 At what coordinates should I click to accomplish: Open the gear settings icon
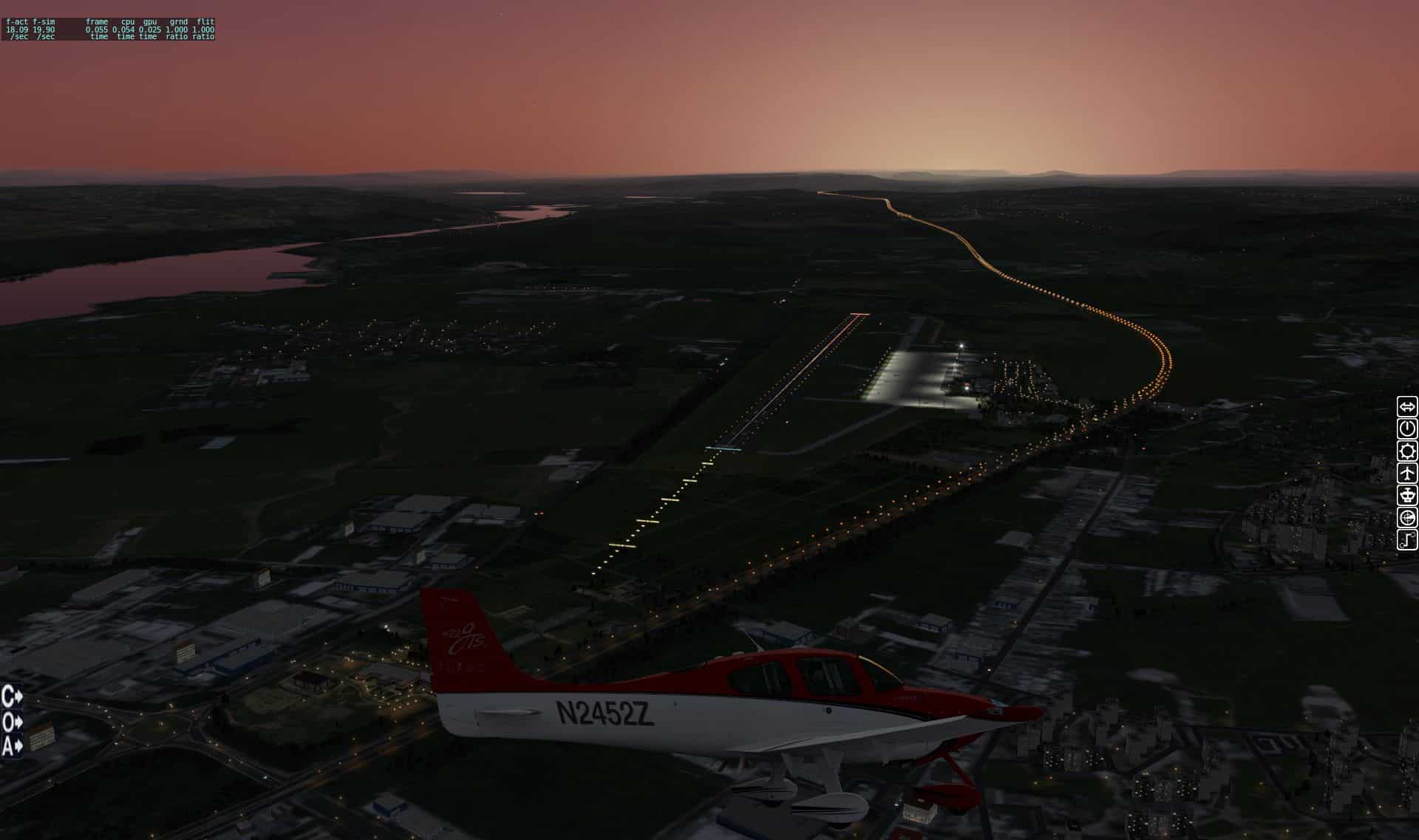pyautogui.click(x=1407, y=451)
